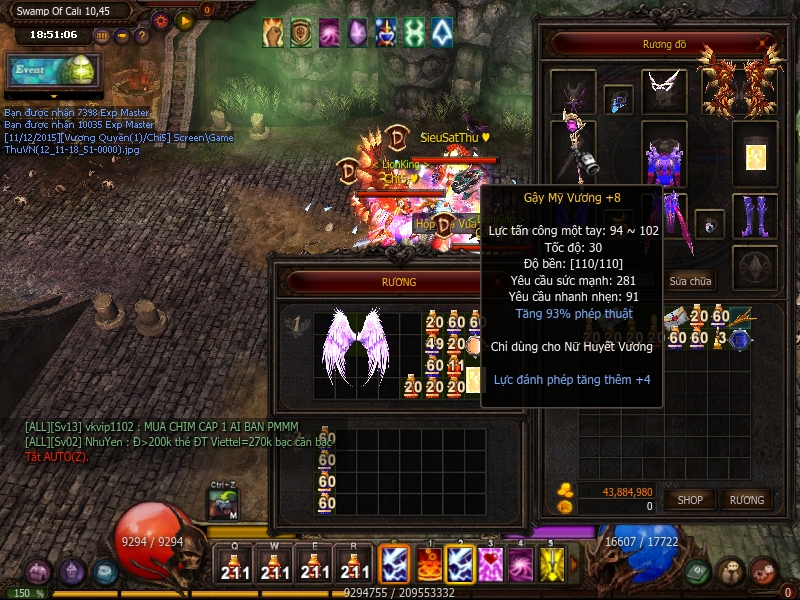Activate the yellow figure skill in slot 5

pos(552,564)
